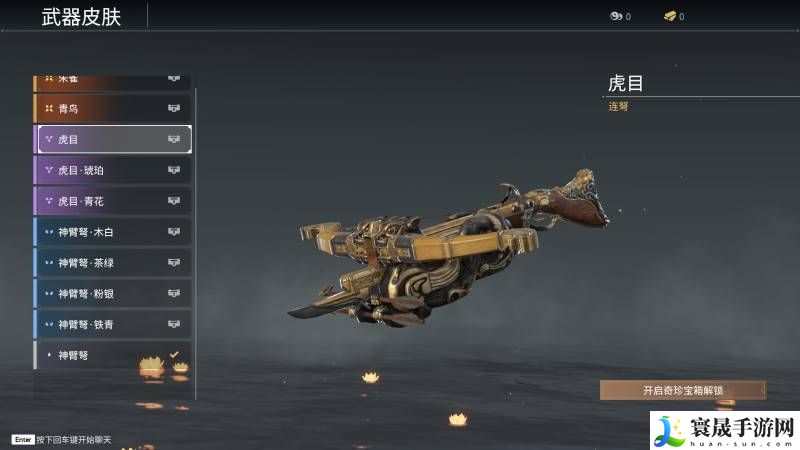Click the 开启奇珍宝箱解锁 unlock button
This screenshot has width=800, height=450.
pyautogui.click(x=682, y=390)
